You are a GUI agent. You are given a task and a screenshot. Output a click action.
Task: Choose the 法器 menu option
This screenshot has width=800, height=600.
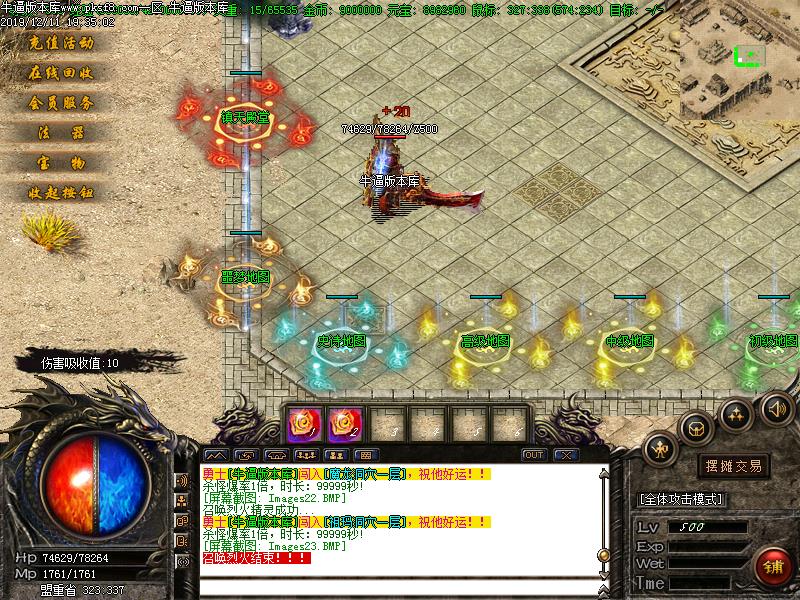coord(60,133)
